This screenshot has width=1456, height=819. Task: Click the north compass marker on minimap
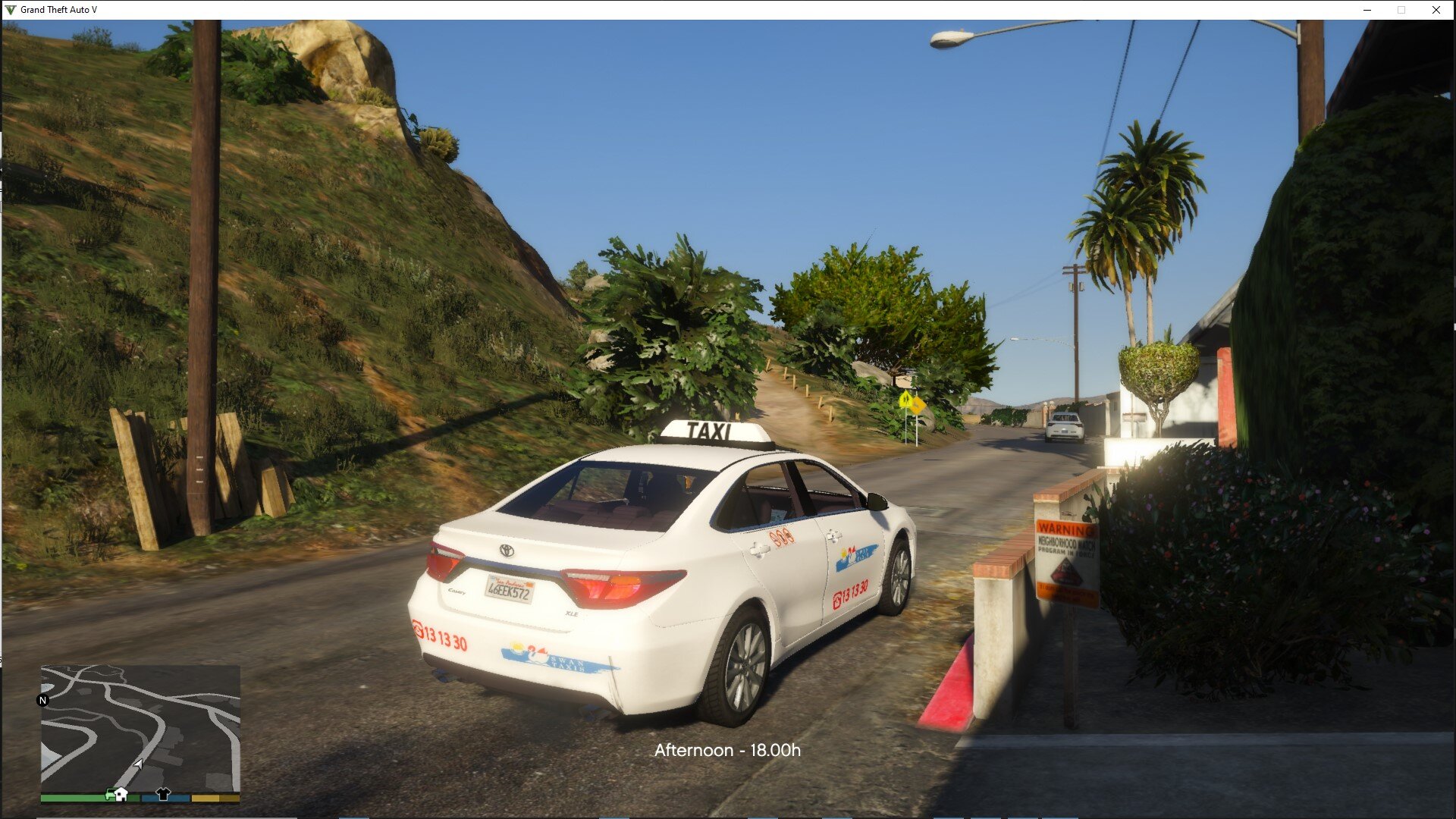click(43, 700)
